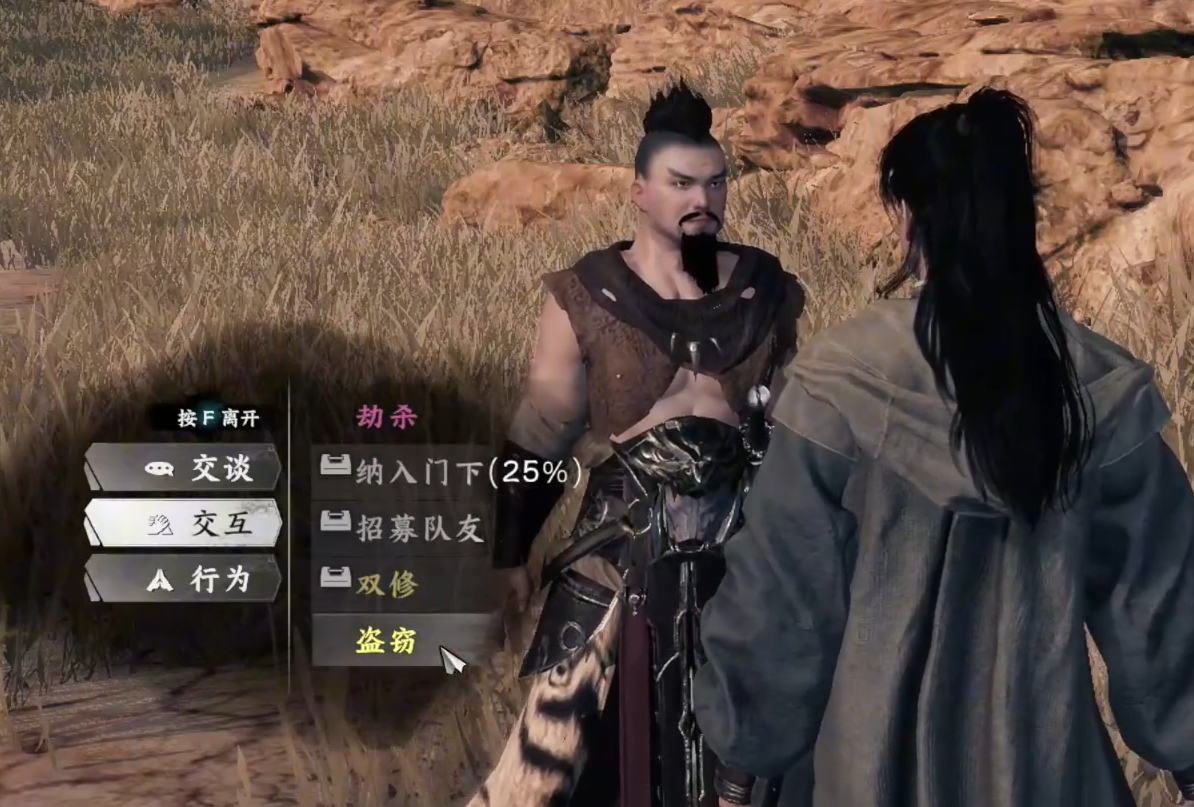This screenshot has height=807, width=1194.
Task: Open the 行为 behavior option
Action: (183, 579)
